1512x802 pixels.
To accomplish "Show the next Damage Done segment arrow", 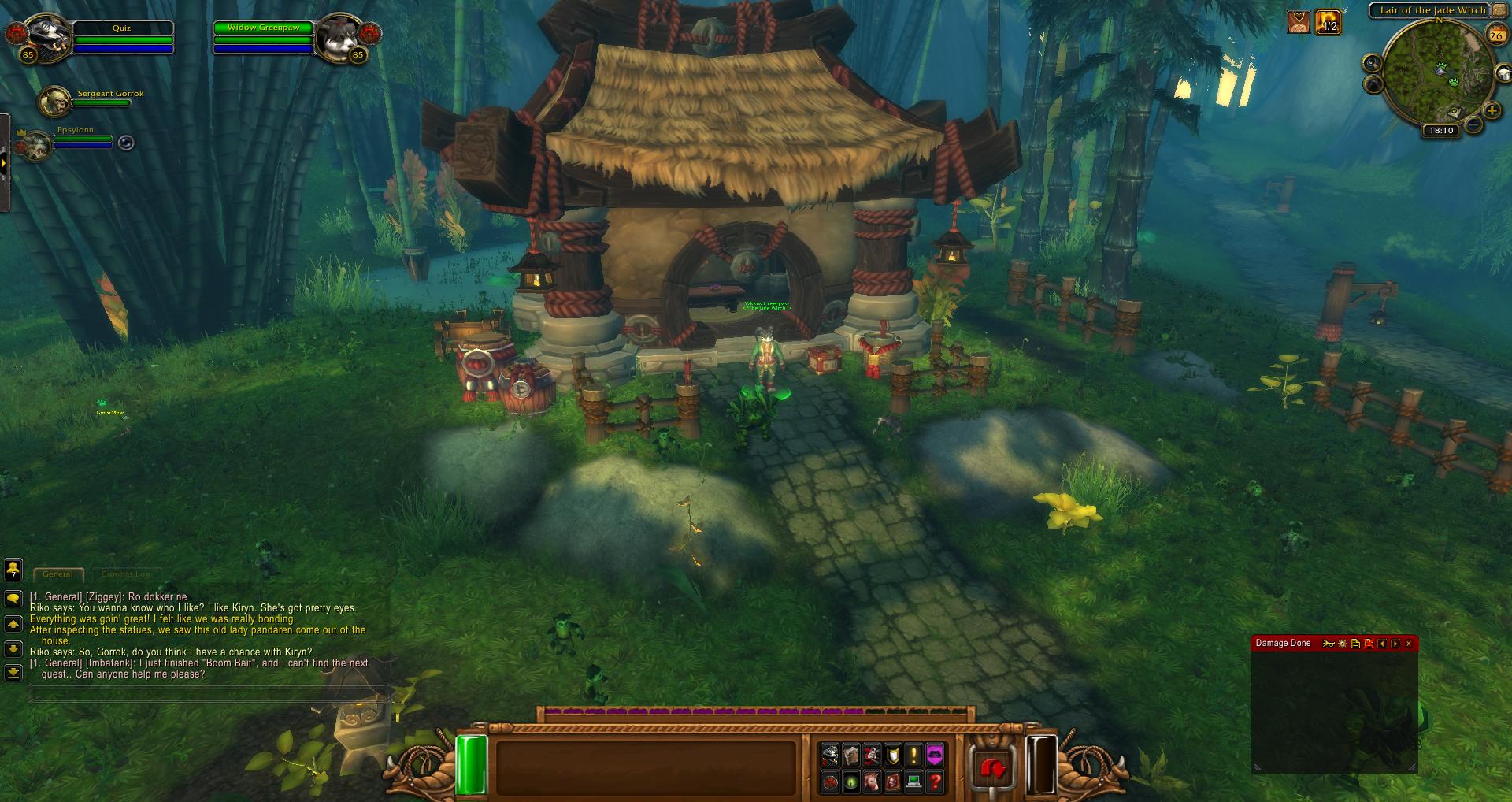I will pyautogui.click(x=1395, y=644).
